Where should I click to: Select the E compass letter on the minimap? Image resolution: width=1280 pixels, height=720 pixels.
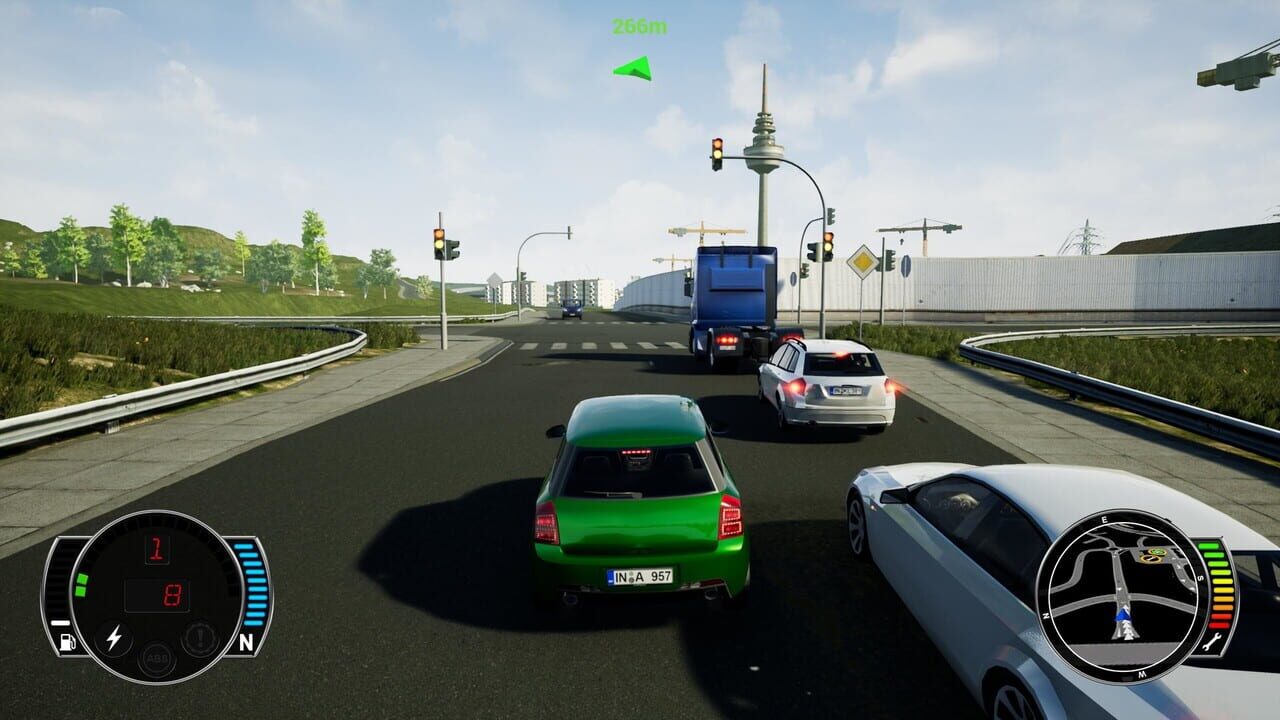click(x=1104, y=519)
